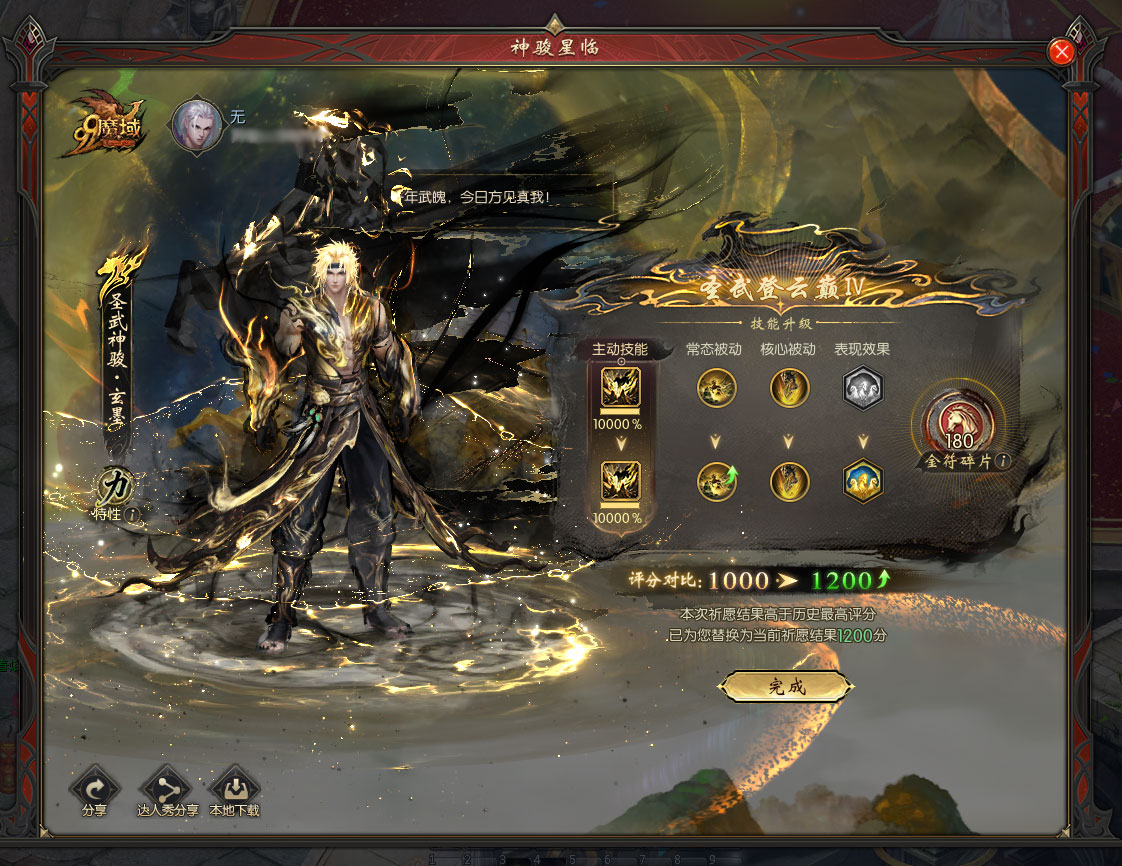Click the 分享 share button

click(x=94, y=786)
